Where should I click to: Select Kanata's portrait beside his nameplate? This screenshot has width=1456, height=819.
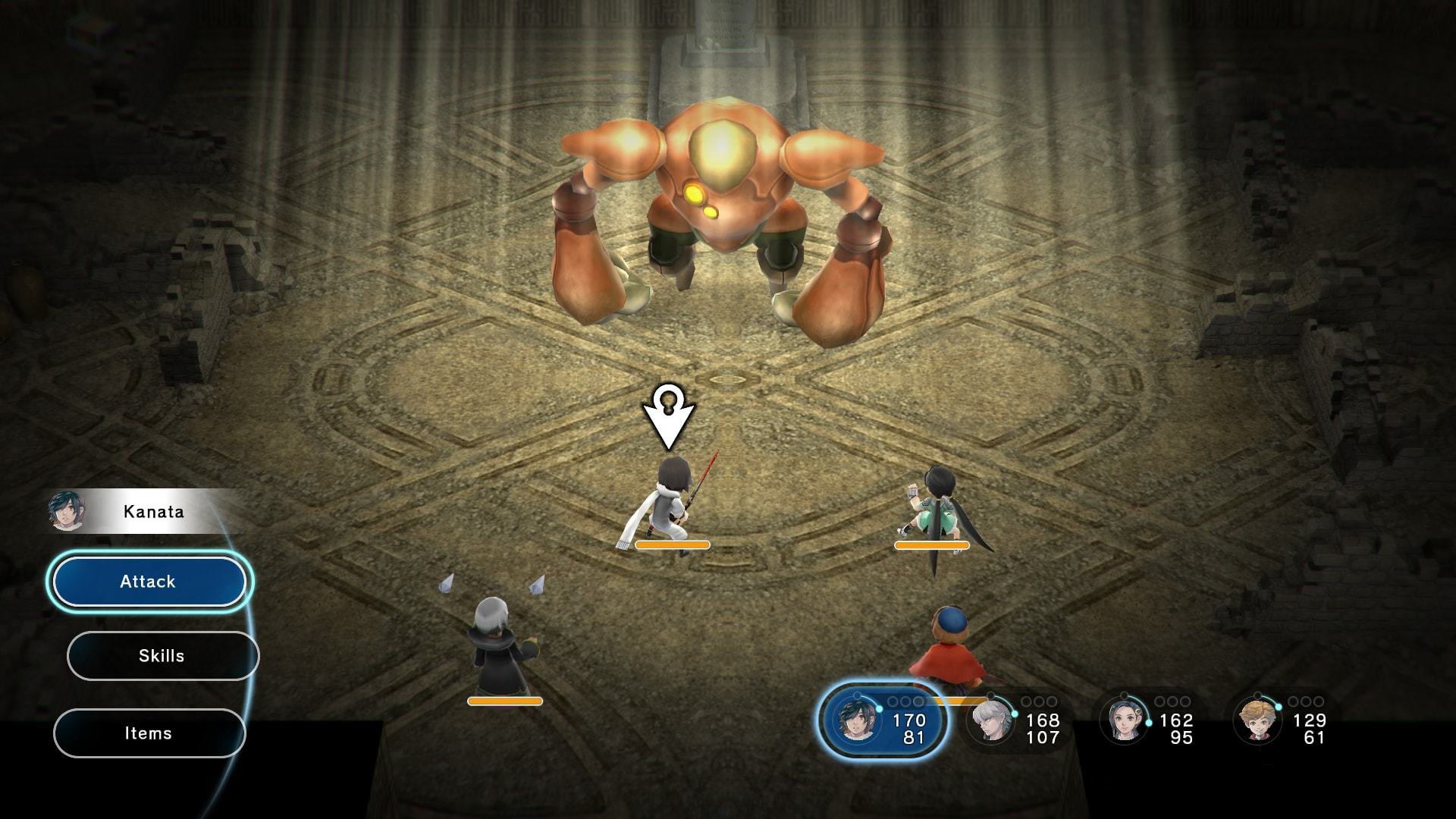pos(68,511)
